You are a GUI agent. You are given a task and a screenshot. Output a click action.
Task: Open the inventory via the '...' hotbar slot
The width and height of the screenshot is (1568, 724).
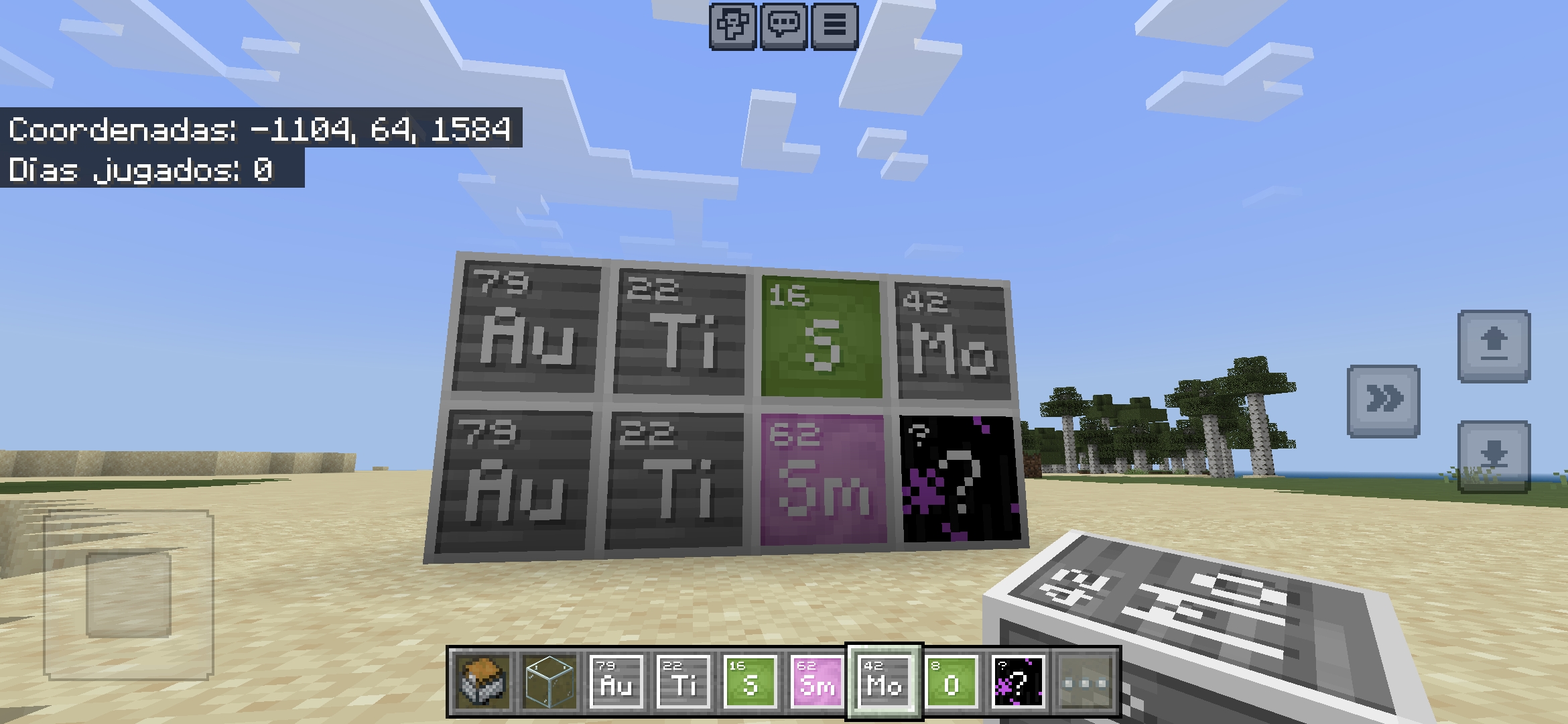1084,682
